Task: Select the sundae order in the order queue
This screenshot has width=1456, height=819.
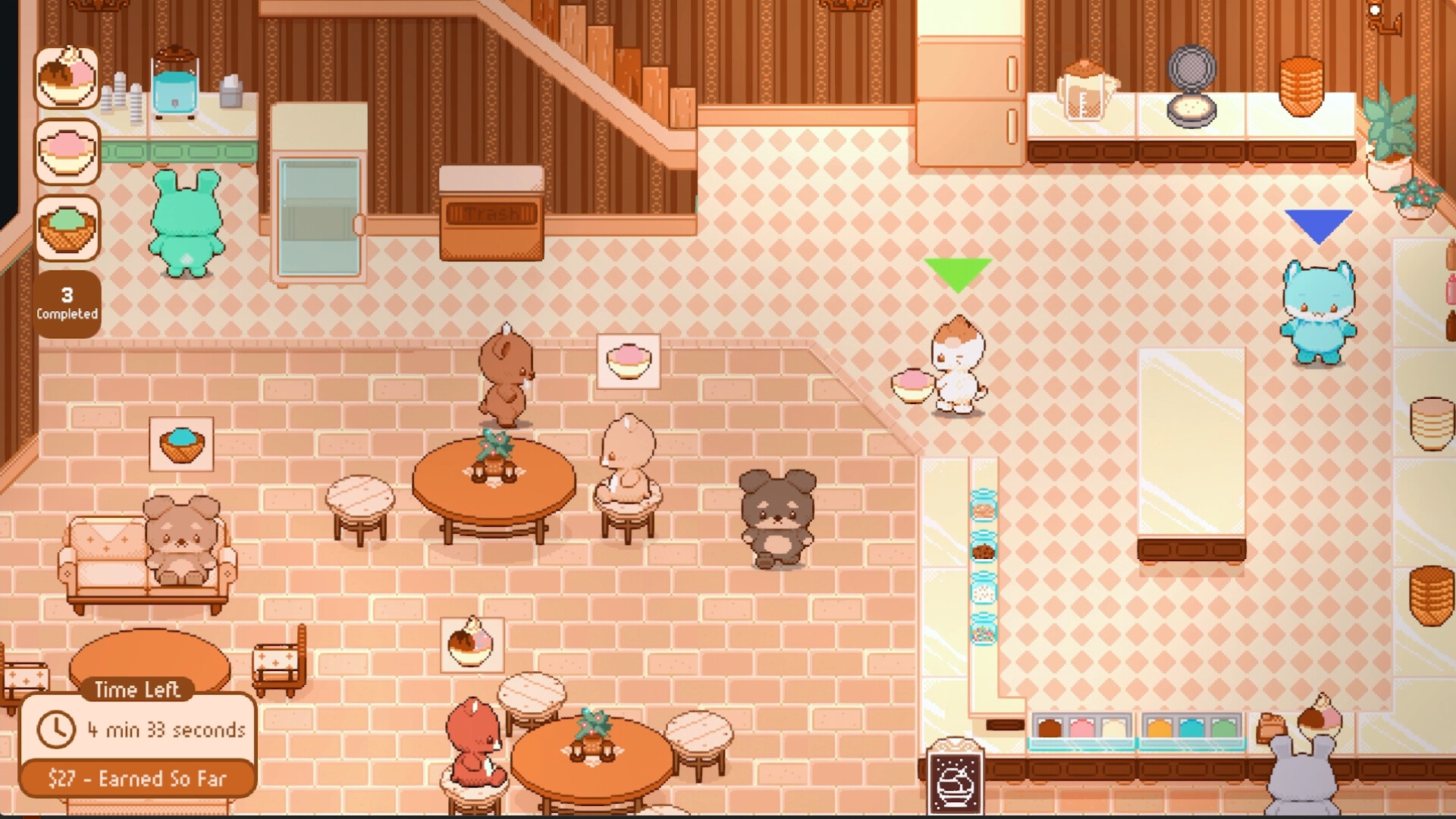Action: pyautogui.click(x=67, y=78)
